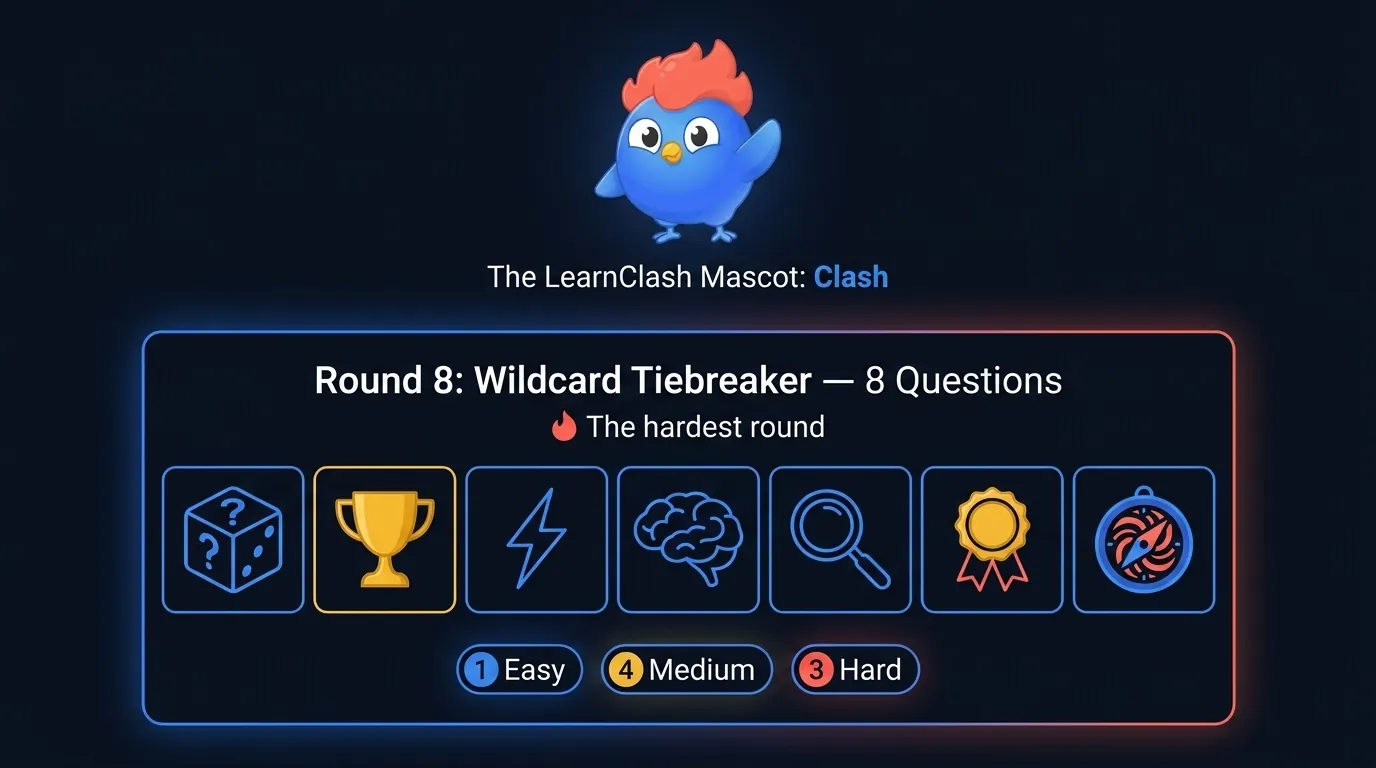1376x768 pixels.
Task: Click the highlighted trophy tile's yellow border
Action: pyautogui.click(x=384, y=467)
